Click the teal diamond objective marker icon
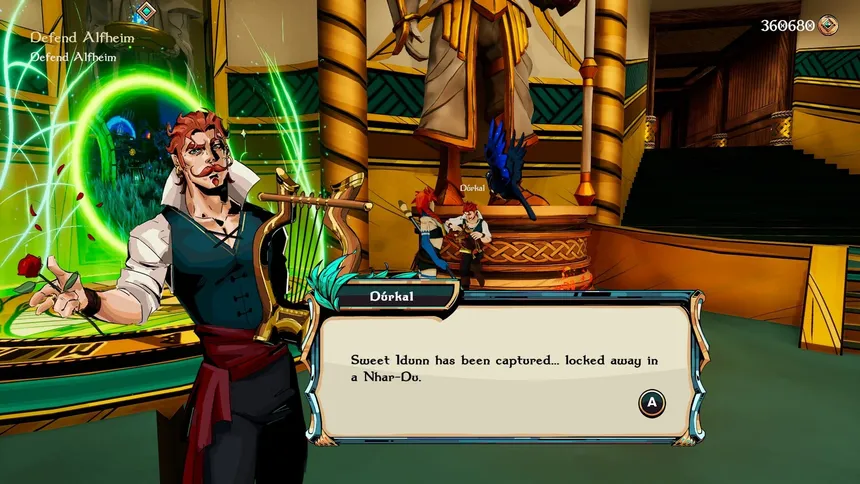 point(146,12)
